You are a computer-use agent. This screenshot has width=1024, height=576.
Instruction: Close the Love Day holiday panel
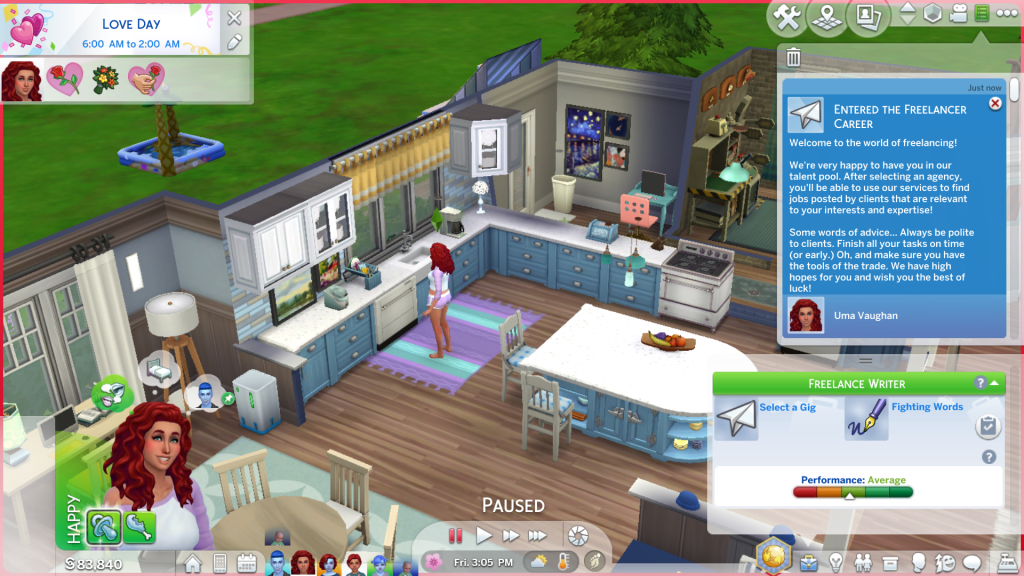pyautogui.click(x=234, y=17)
